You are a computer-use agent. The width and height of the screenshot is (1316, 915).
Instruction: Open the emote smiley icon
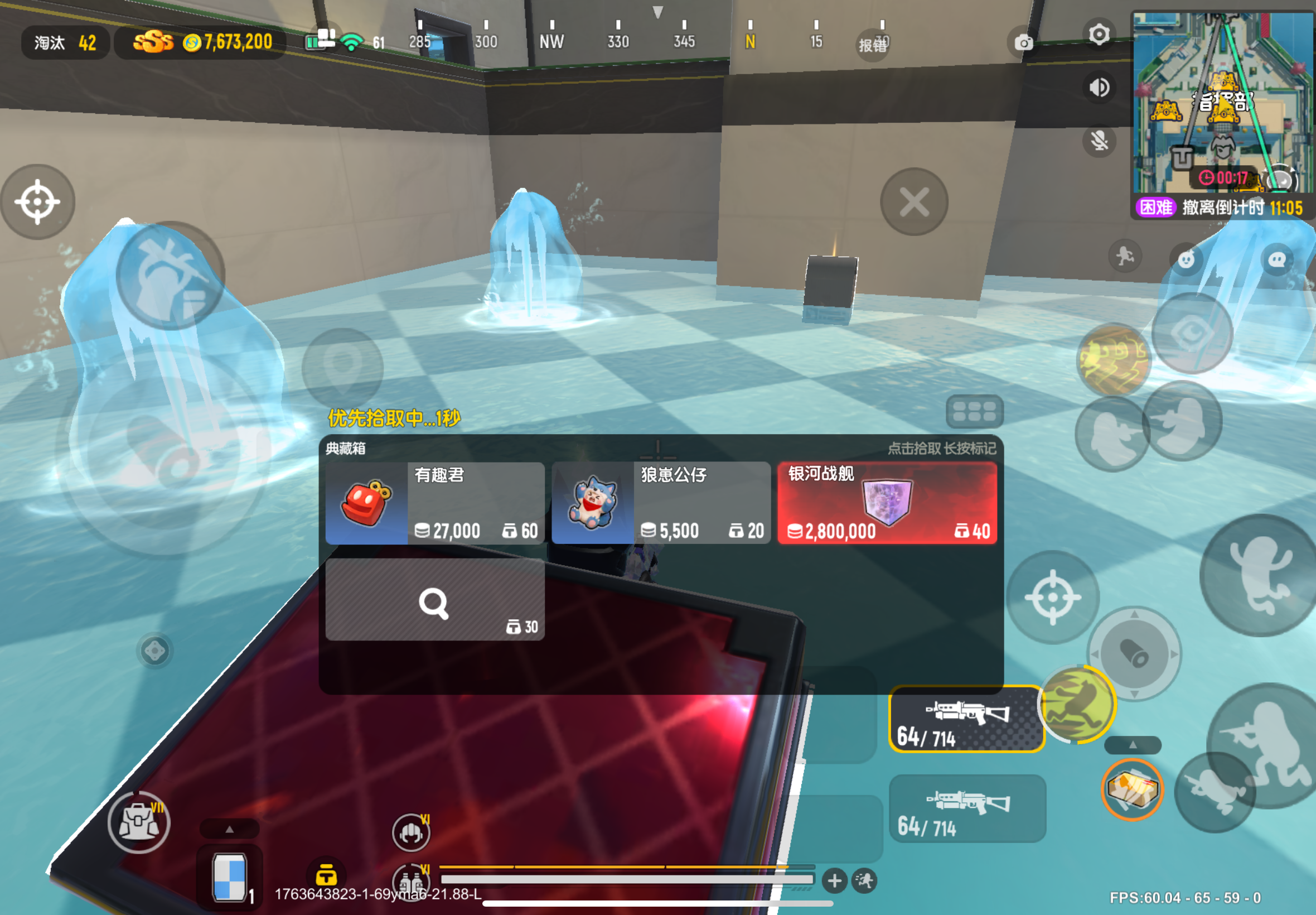1186,258
